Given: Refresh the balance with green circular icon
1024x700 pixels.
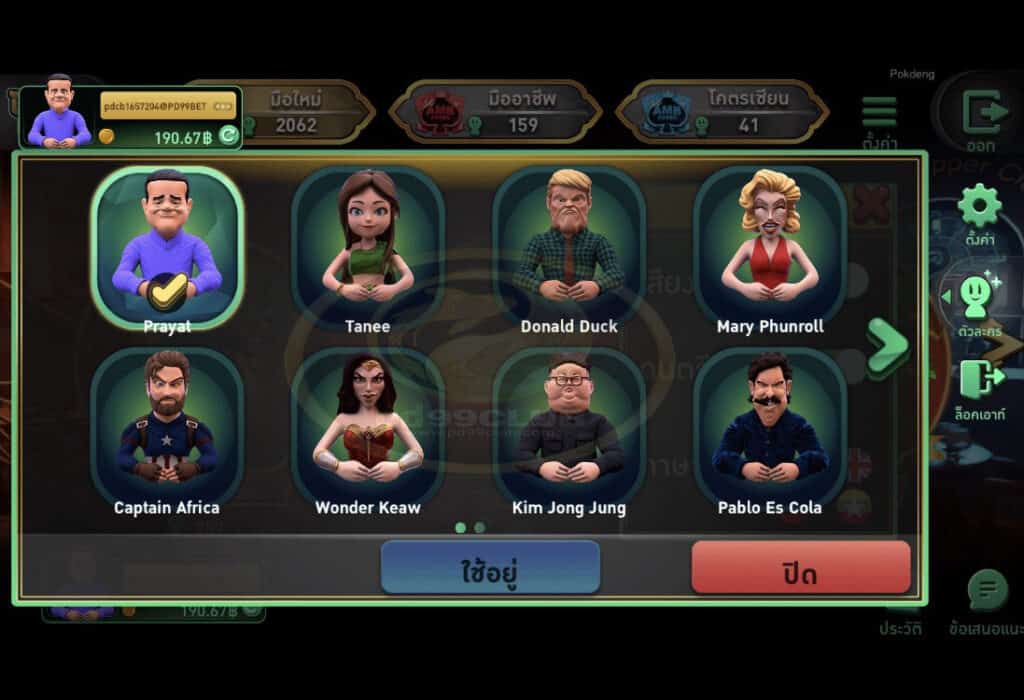Looking at the screenshot, I should pyautogui.click(x=228, y=137).
